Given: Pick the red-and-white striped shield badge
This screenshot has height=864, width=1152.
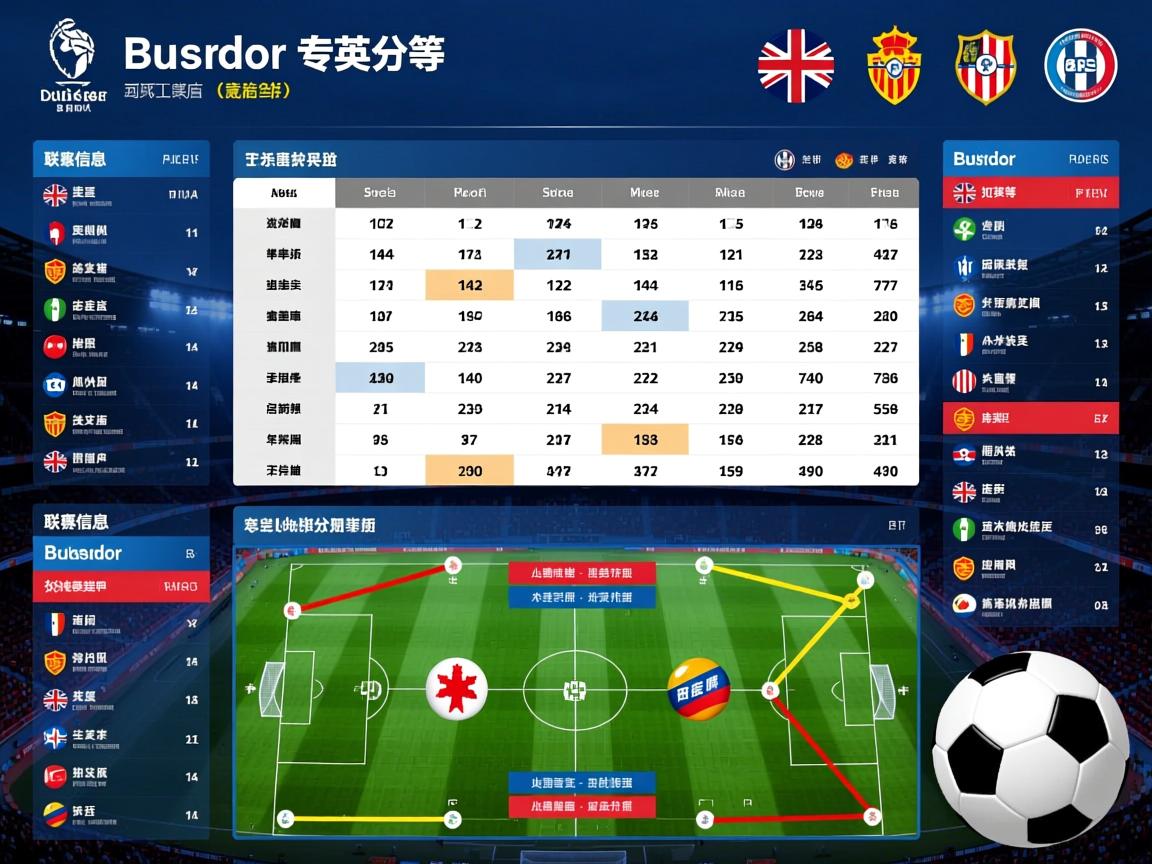Looking at the screenshot, I should coord(986,66).
